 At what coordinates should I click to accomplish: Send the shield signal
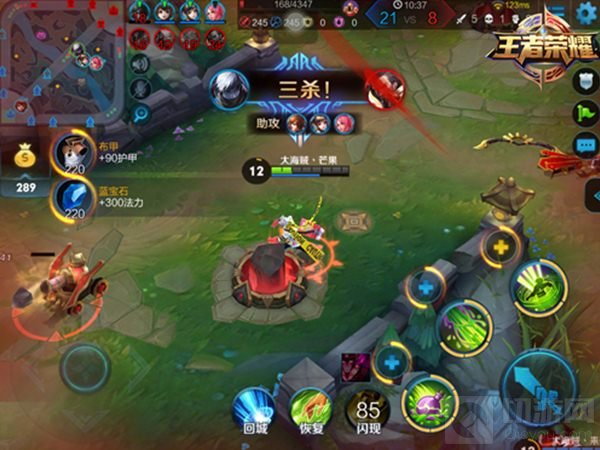(587, 84)
